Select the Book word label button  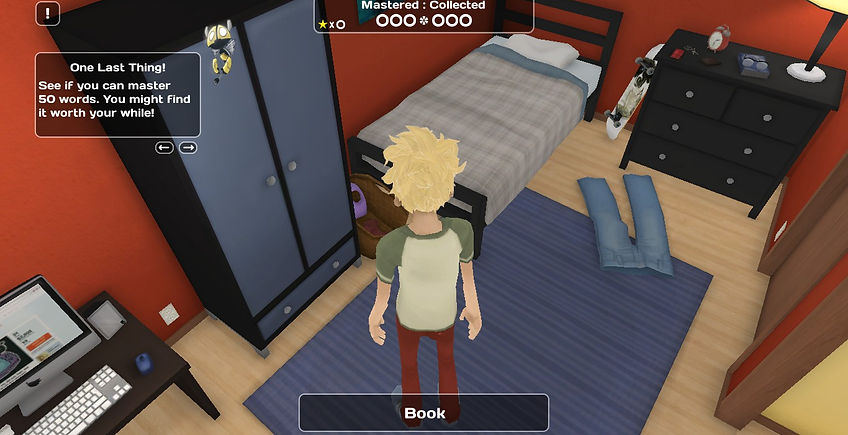[424, 413]
